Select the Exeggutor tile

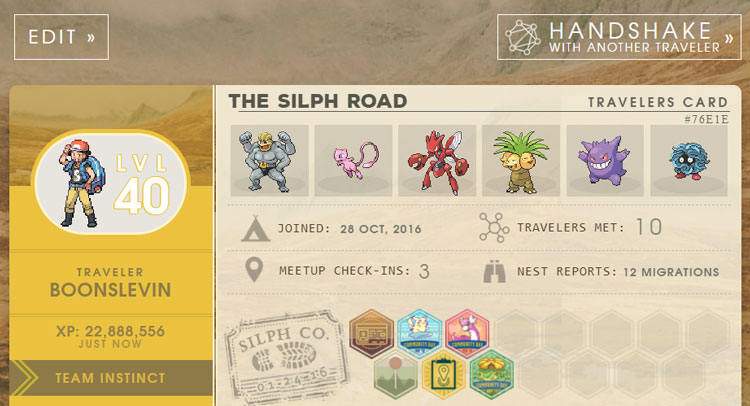pos(520,159)
